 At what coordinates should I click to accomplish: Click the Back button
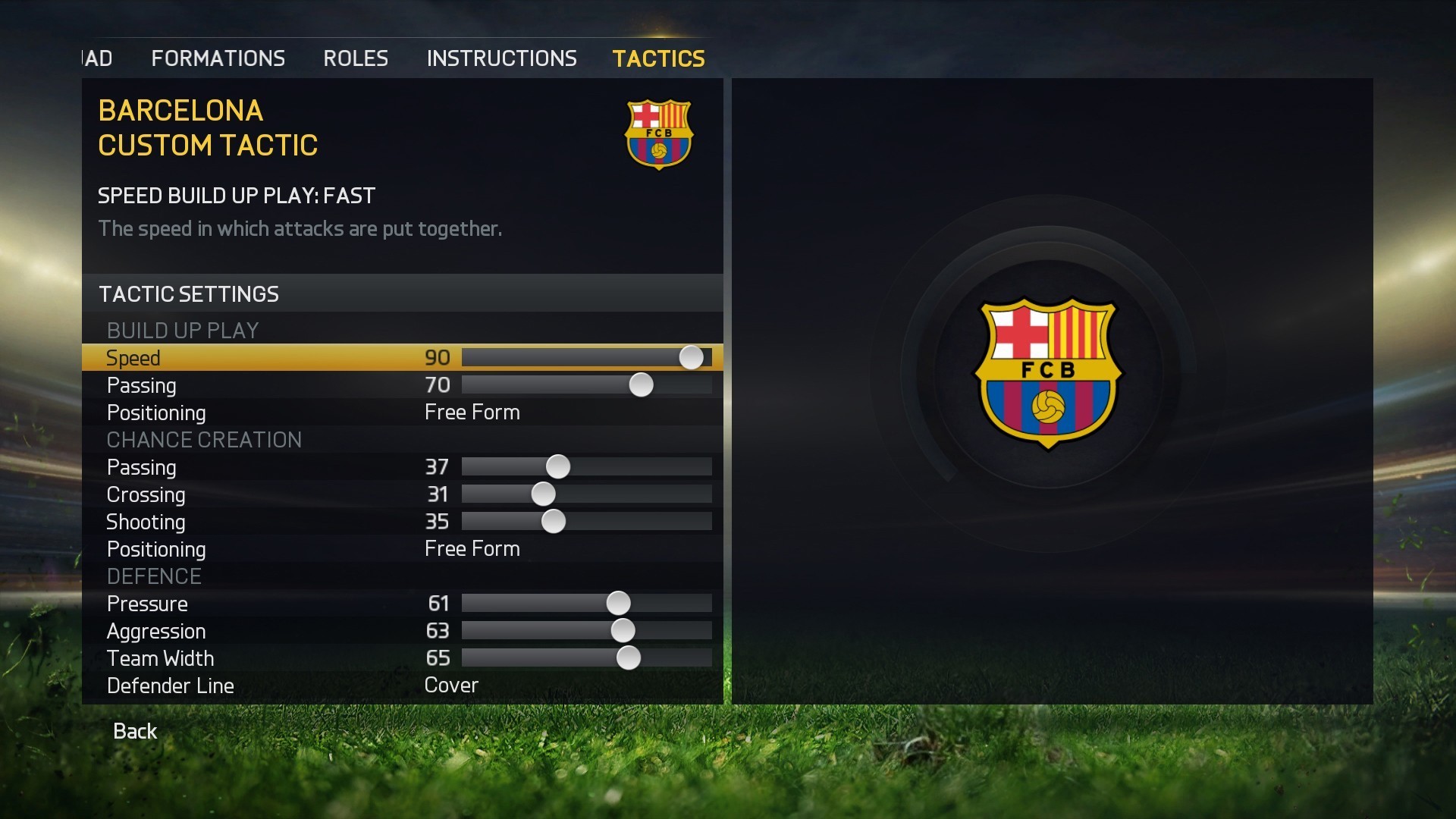point(134,730)
